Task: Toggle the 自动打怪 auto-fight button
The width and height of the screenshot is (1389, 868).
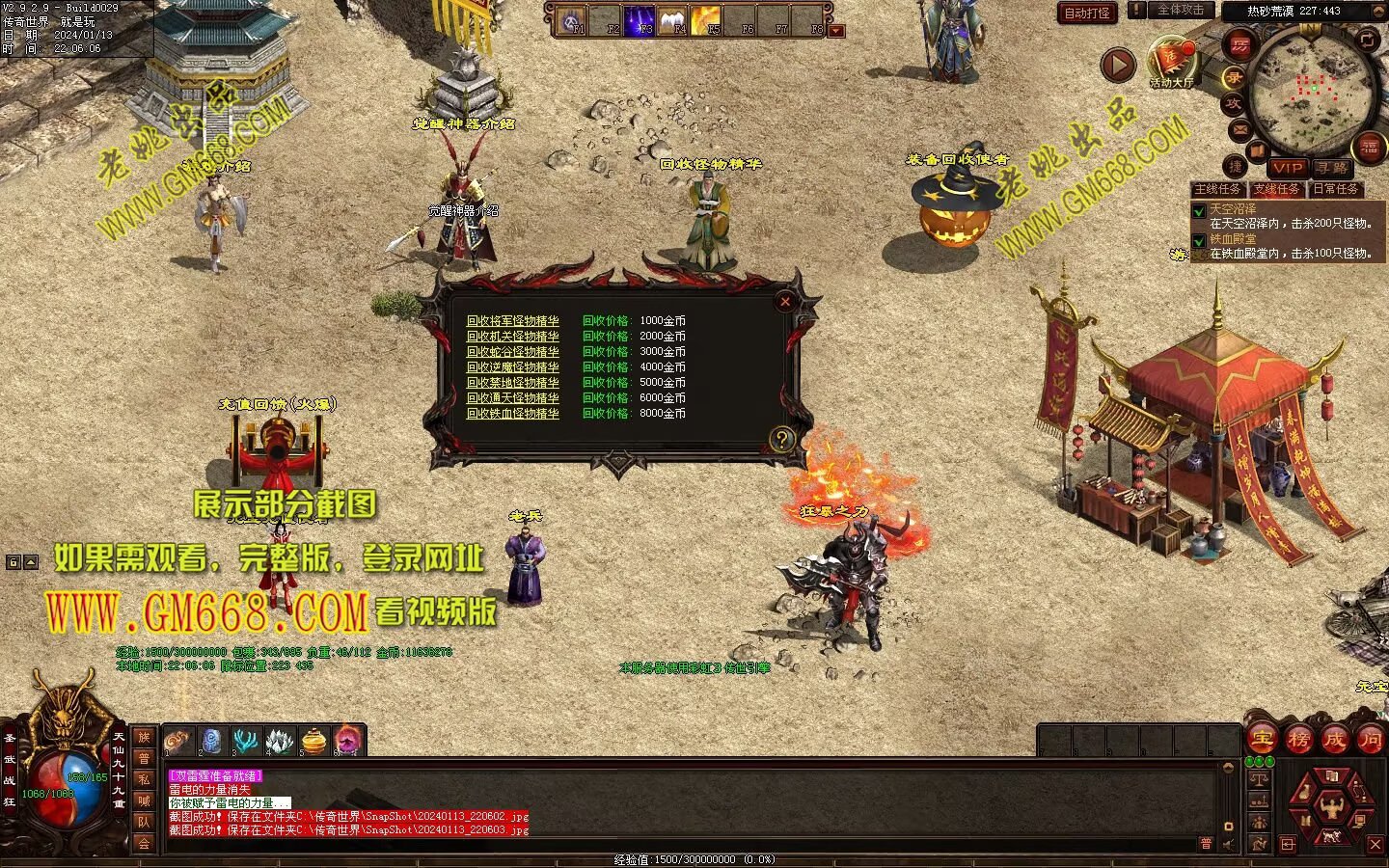Action: (1087, 13)
